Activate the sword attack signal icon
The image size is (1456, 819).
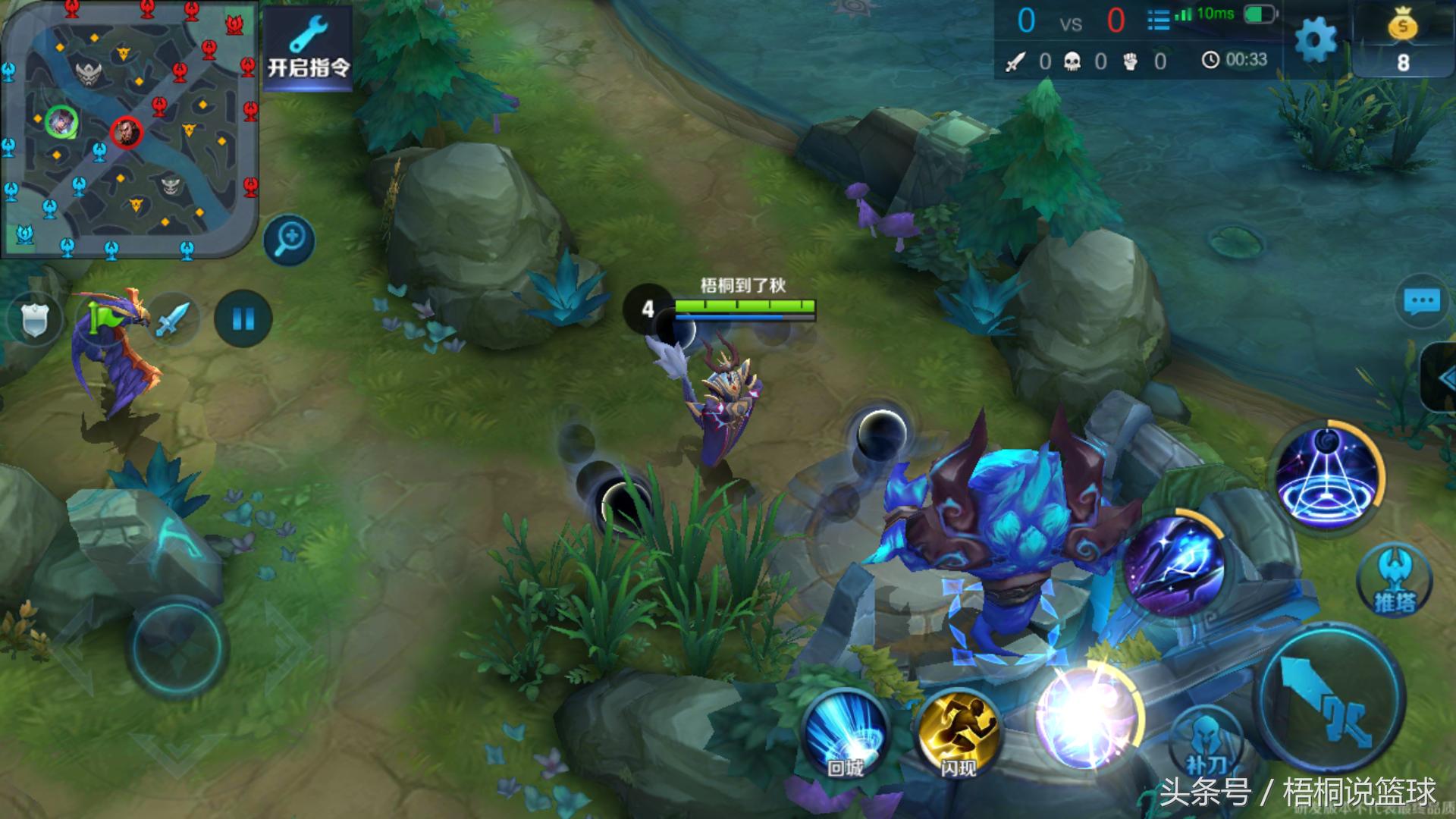coord(173,319)
